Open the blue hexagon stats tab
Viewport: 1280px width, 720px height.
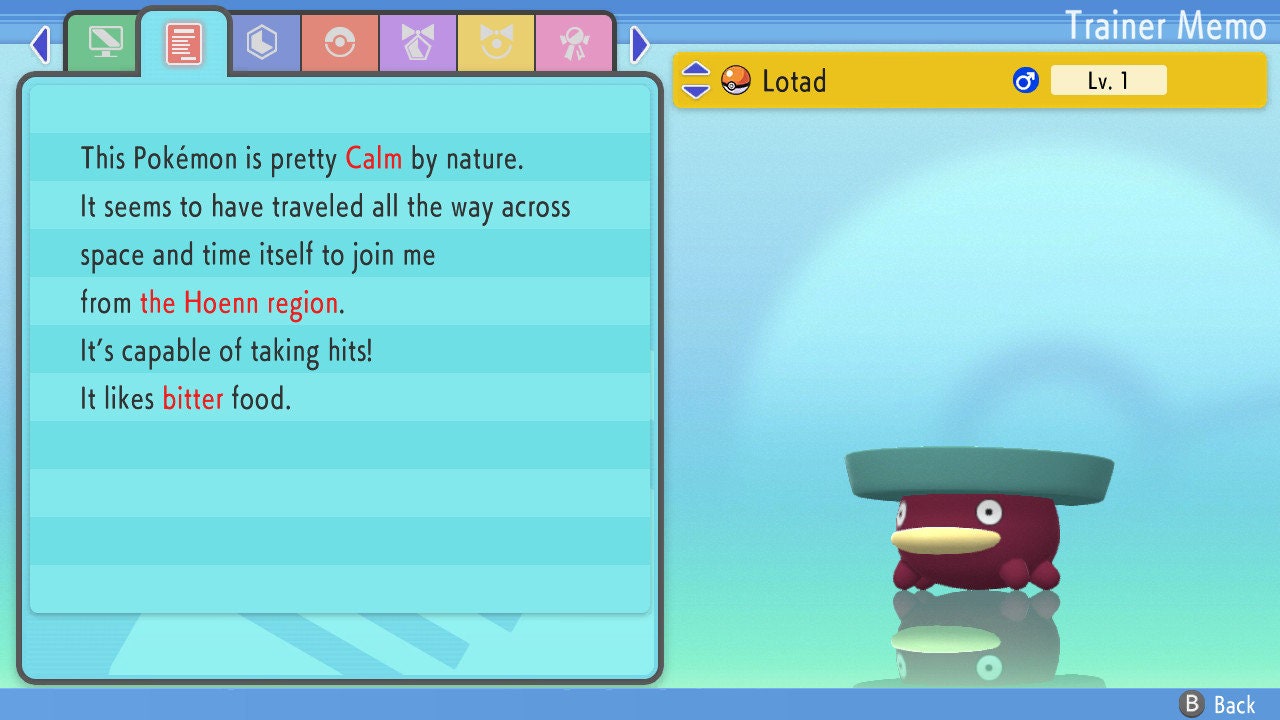(x=262, y=43)
